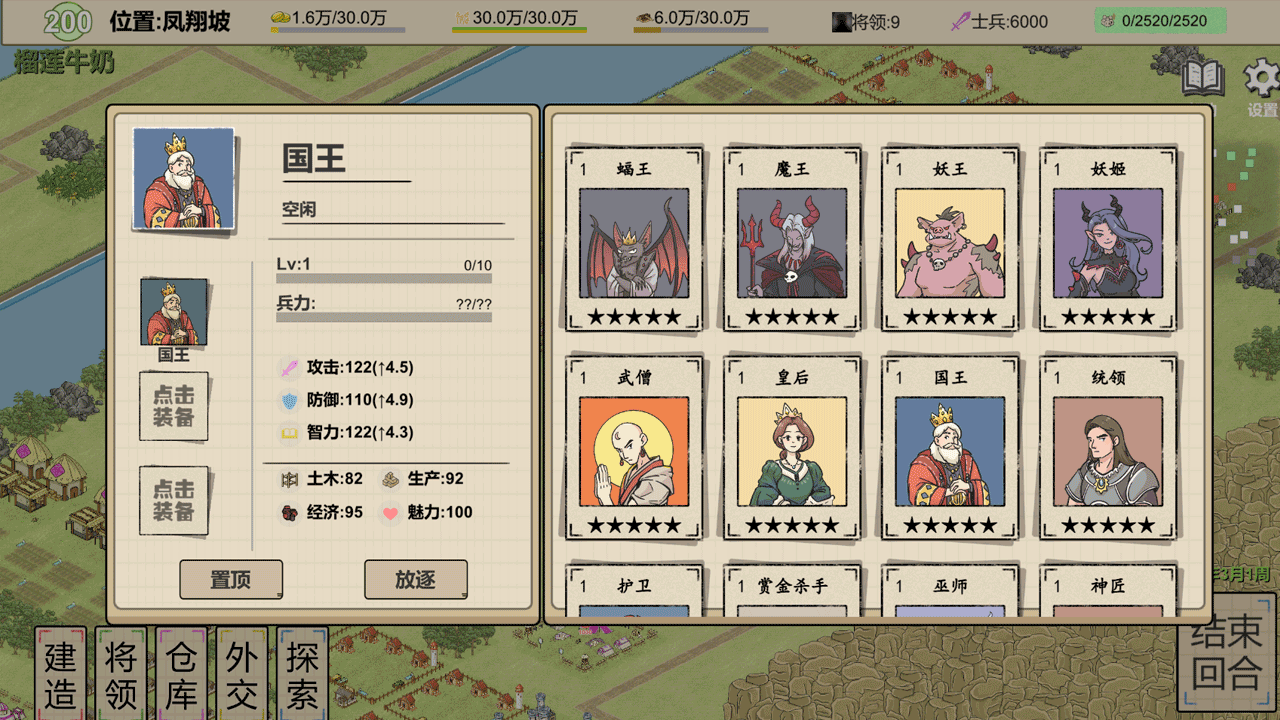The width and height of the screenshot is (1280, 720).
Task: Open the book journal icon
Action: [x=1203, y=78]
